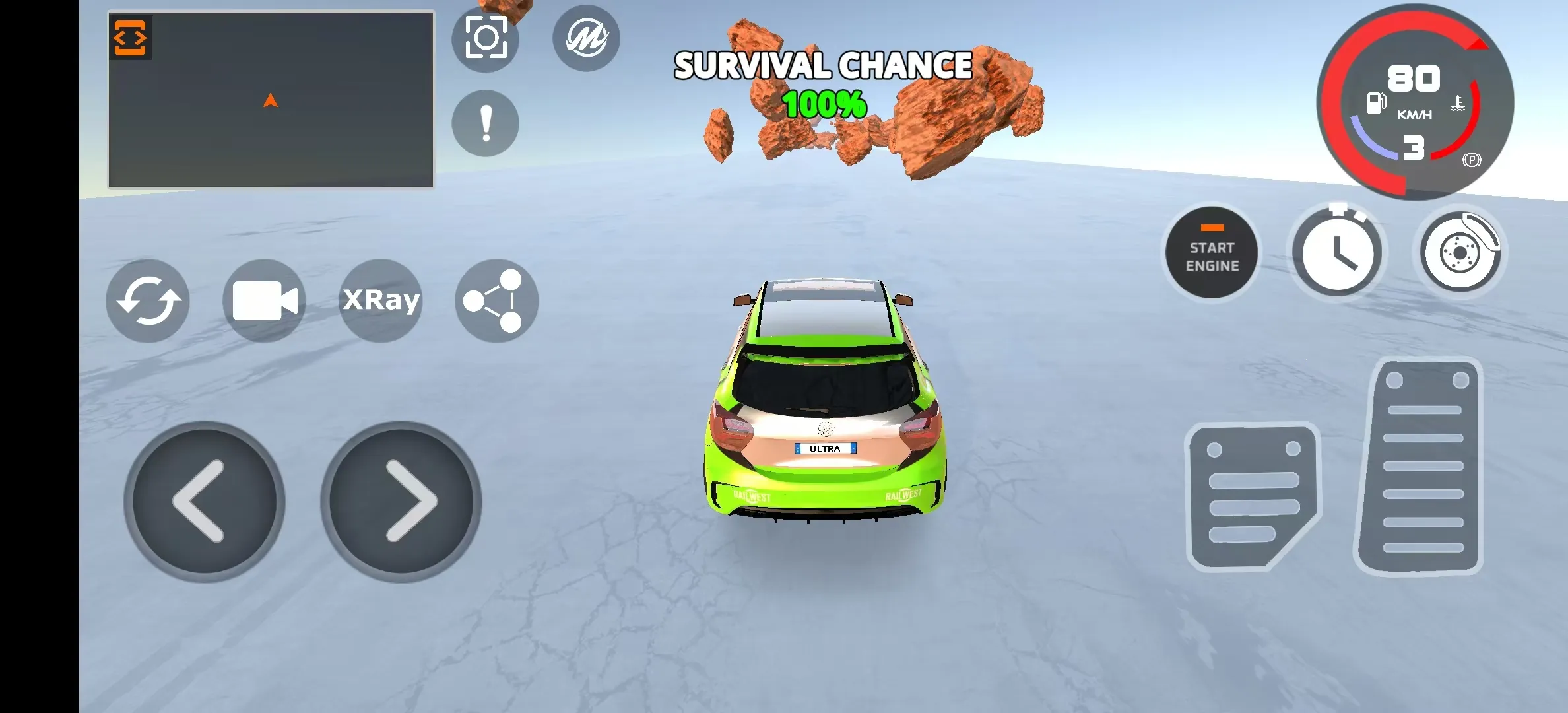Tap the player arrow on the minimap

[x=271, y=99]
